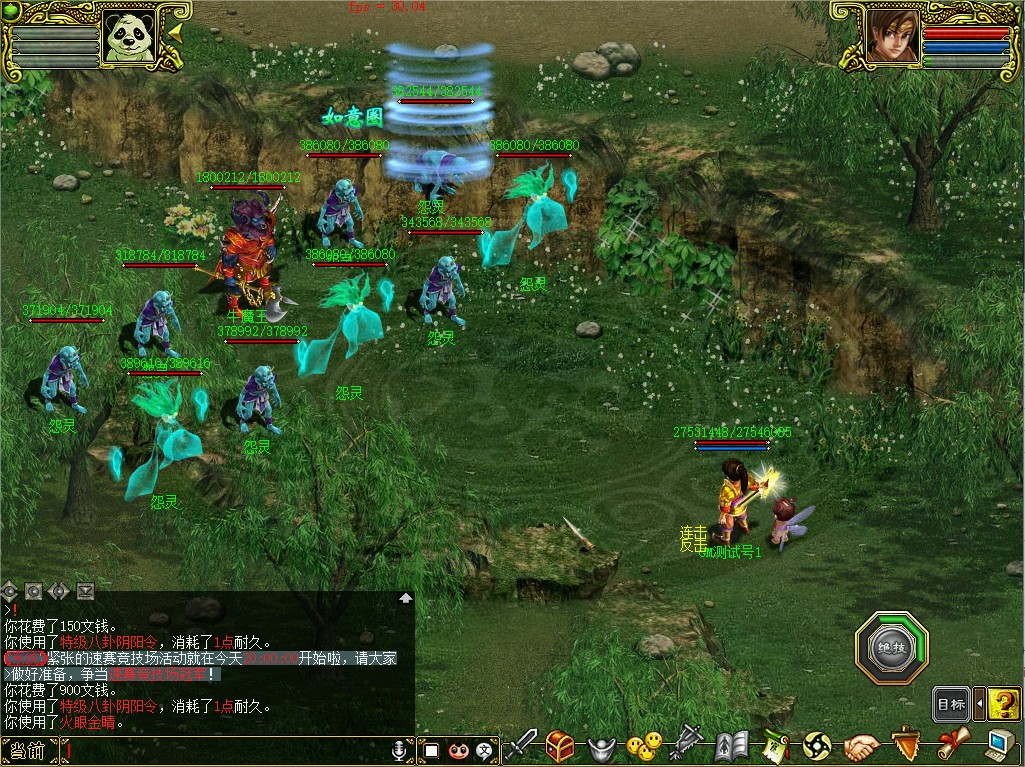
Task: Open the computer system settings icon
Action: tap(999, 745)
